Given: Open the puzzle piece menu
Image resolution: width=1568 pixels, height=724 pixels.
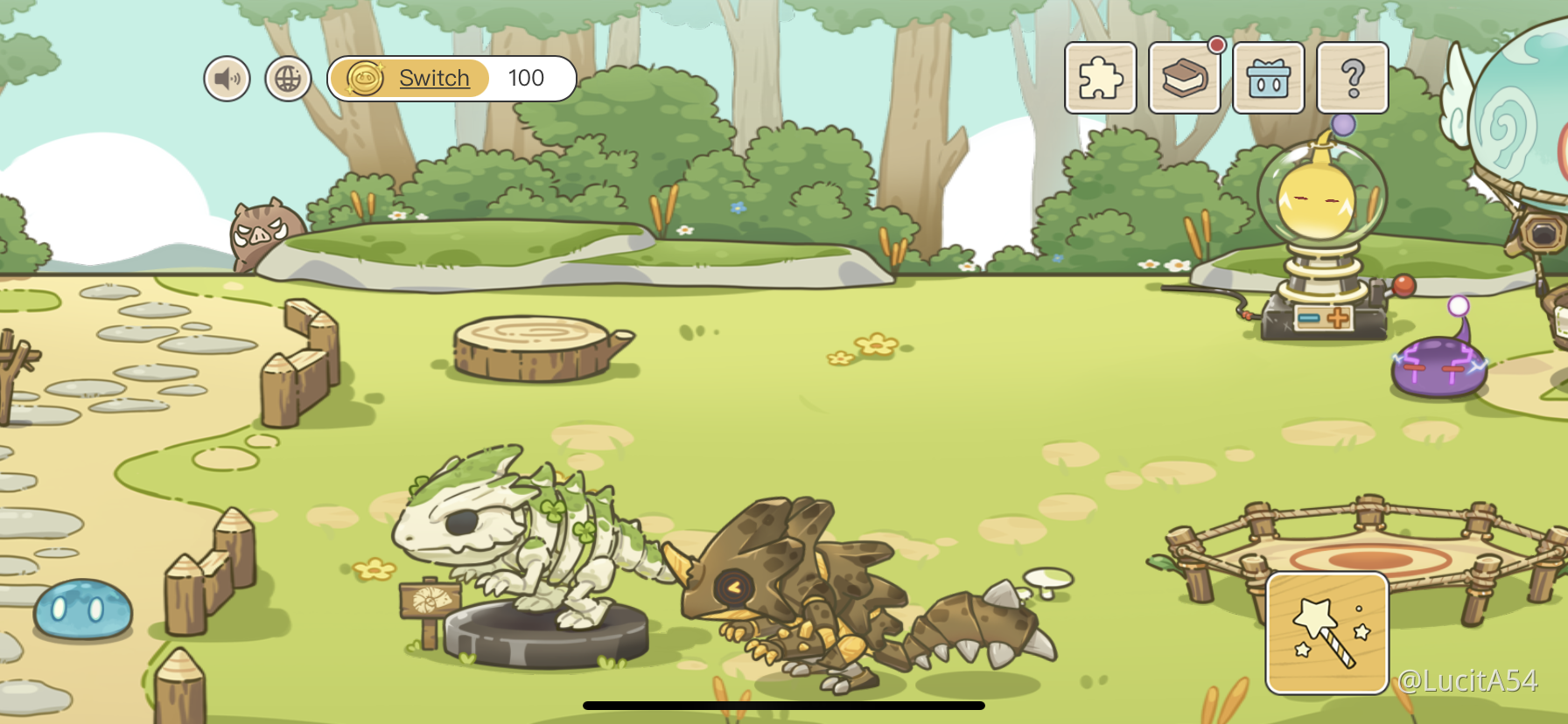Looking at the screenshot, I should (1100, 78).
